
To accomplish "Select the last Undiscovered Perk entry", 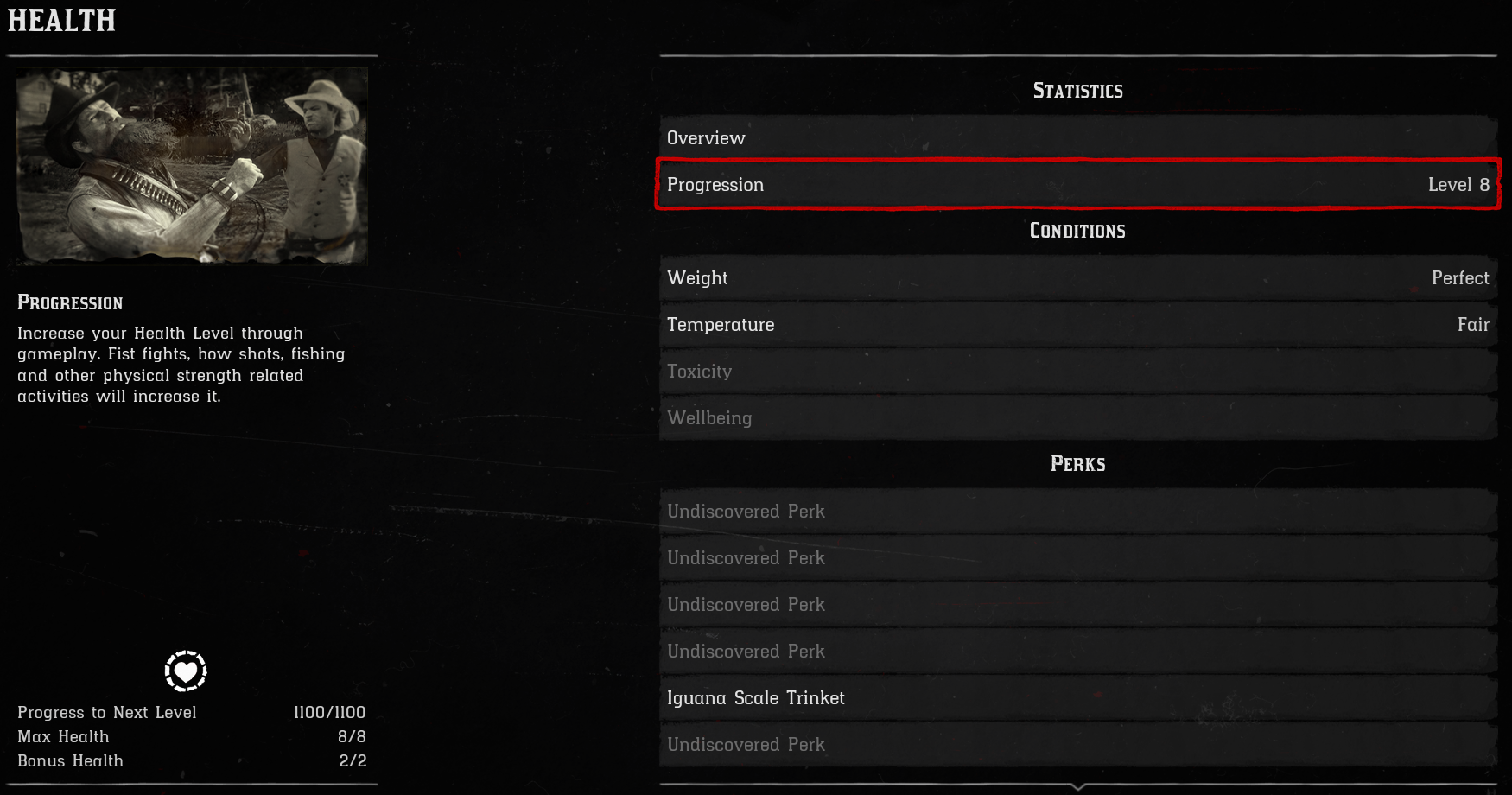I will [x=1078, y=744].
